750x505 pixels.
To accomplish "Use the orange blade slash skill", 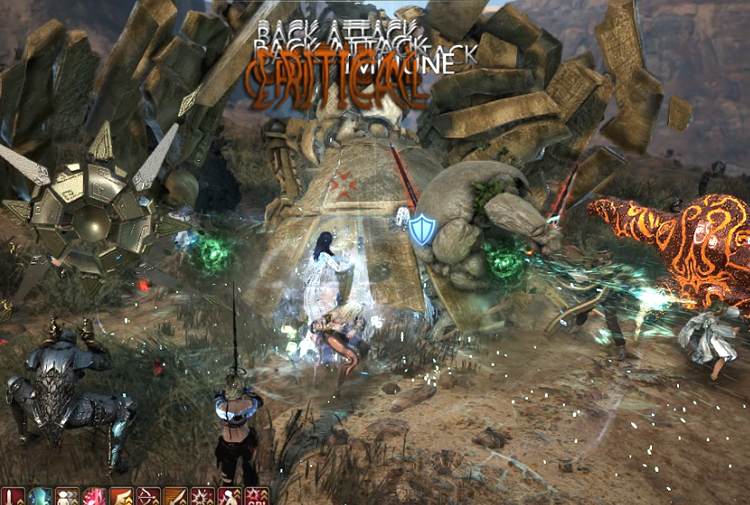I will [x=175, y=497].
